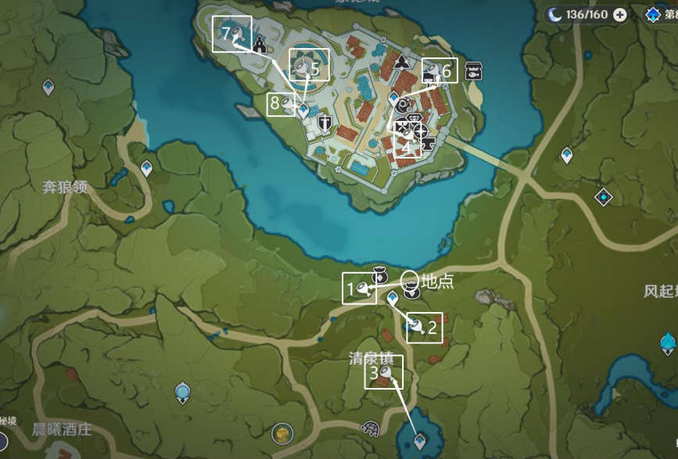The image size is (678, 459).
Task: Click the fishing spot marker near the city
Action: [474, 71]
